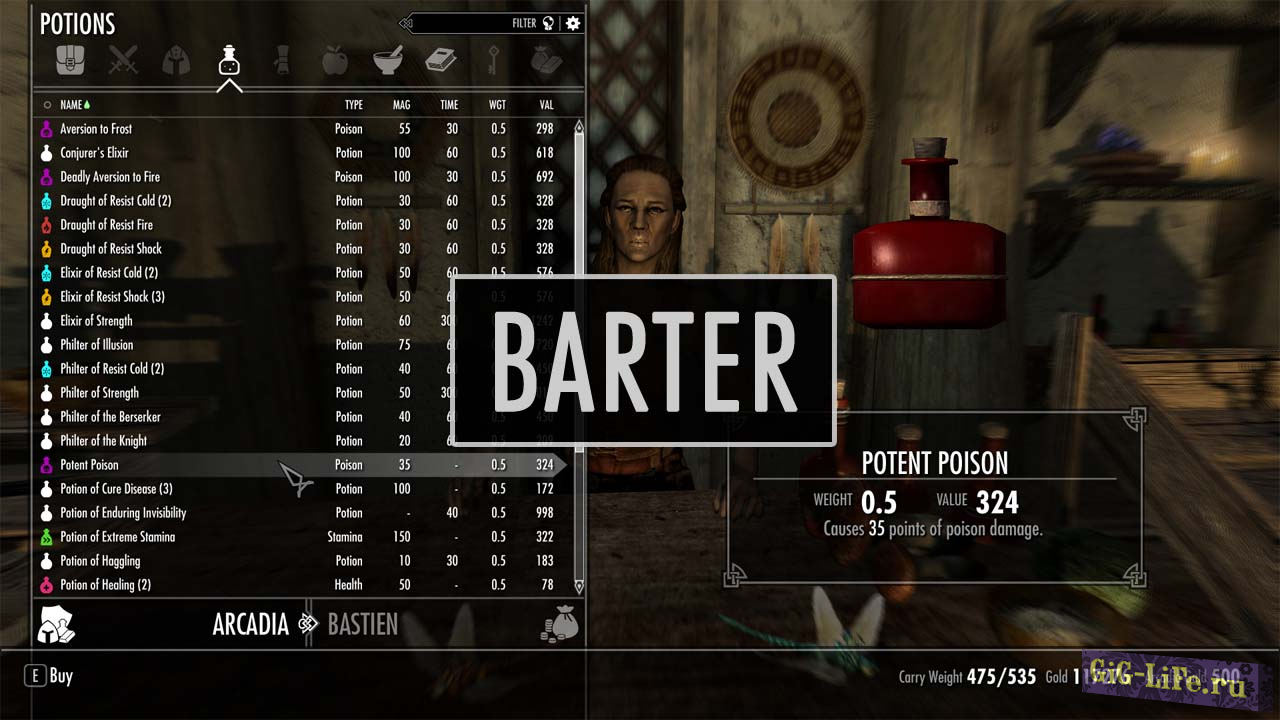
Task: Choose Conjurer's Elixir from the list
Action: click(x=94, y=153)
